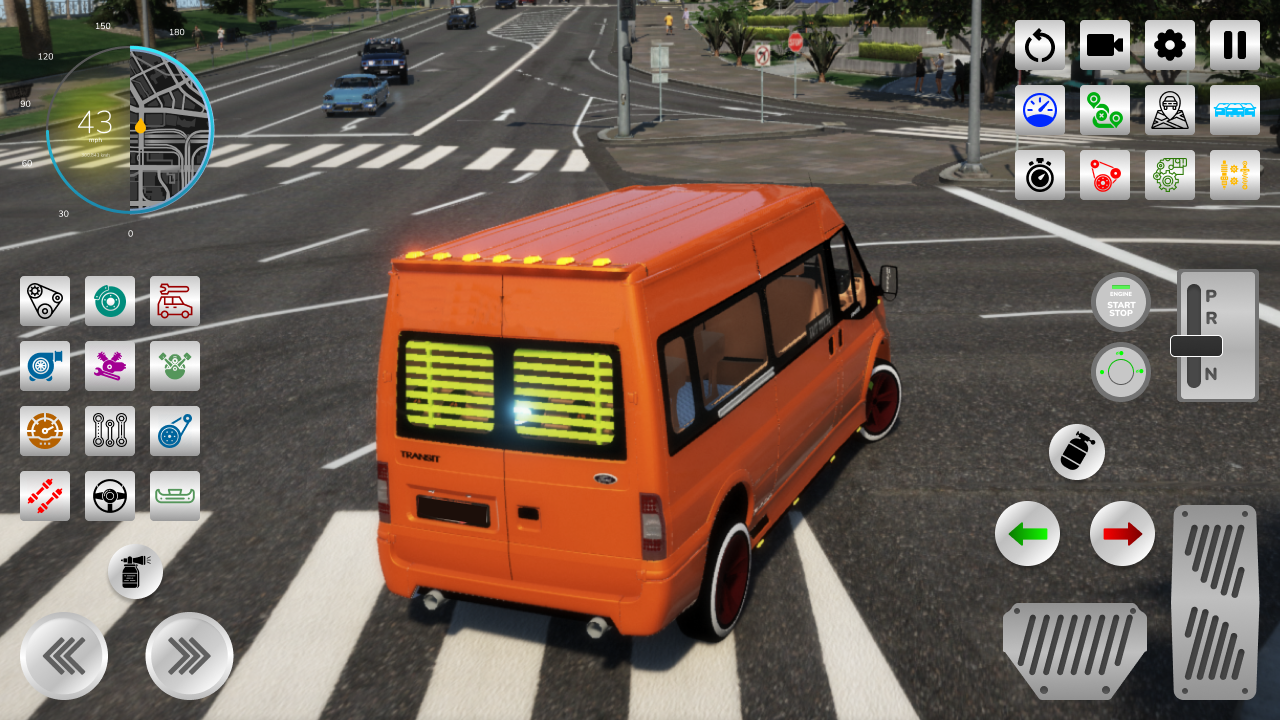The width and height of the screenshot is (1280, 720).
Task: Open the engine pistons upgrade icon
Action: pyautogui.click(x=175, y=366)
